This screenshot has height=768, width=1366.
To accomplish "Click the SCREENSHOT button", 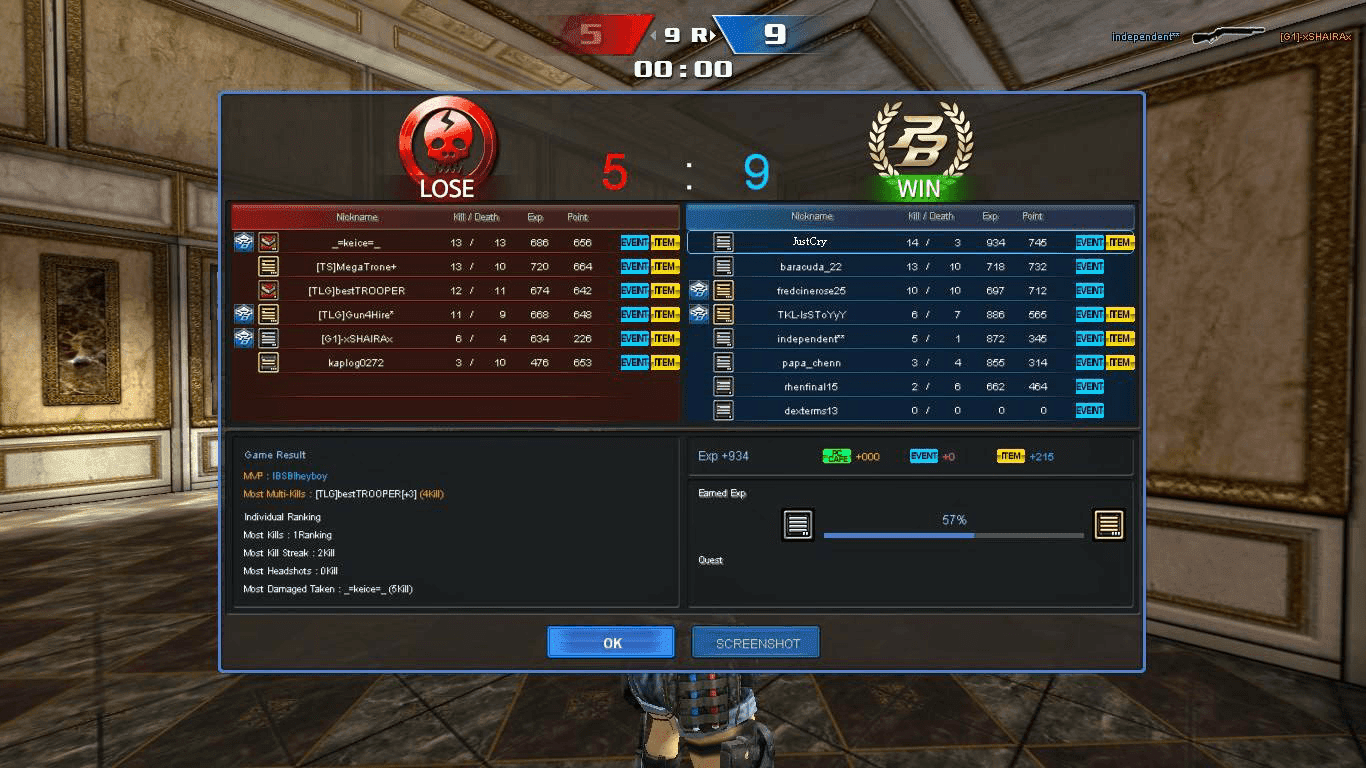I will point(755,642).
